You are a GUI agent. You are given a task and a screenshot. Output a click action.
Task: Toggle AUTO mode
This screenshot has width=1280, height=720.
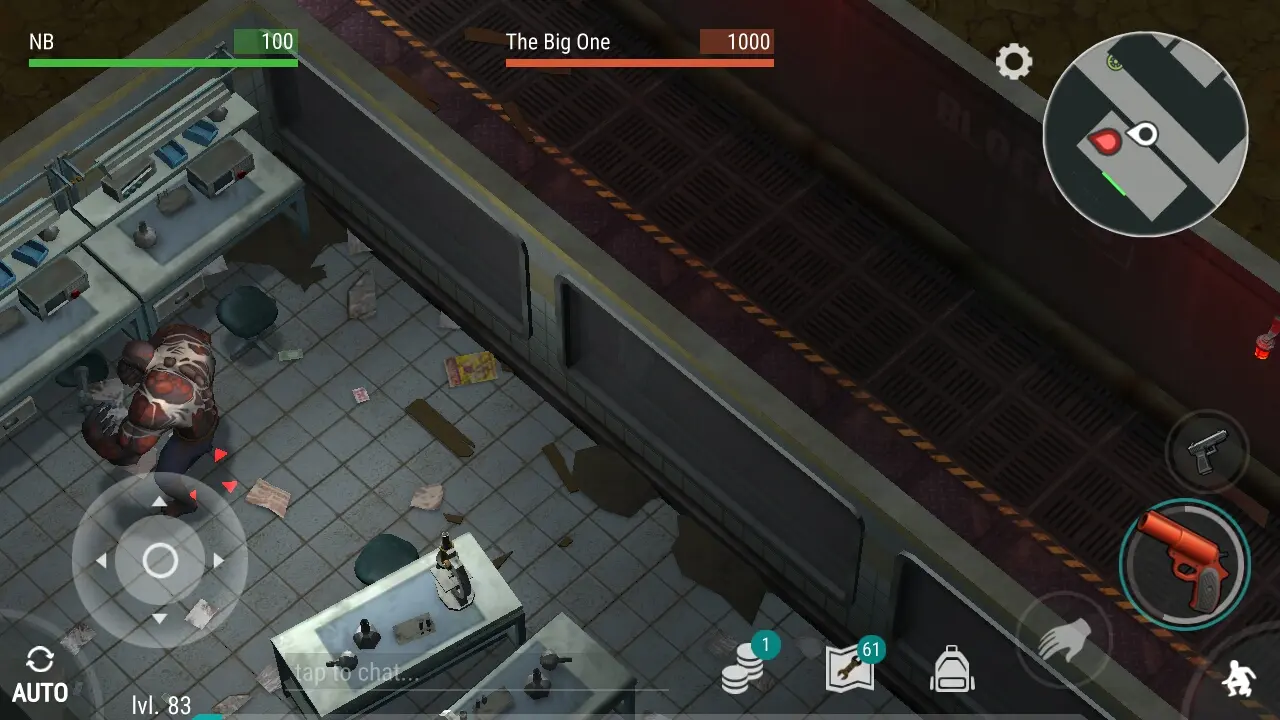tap(40, 675)
